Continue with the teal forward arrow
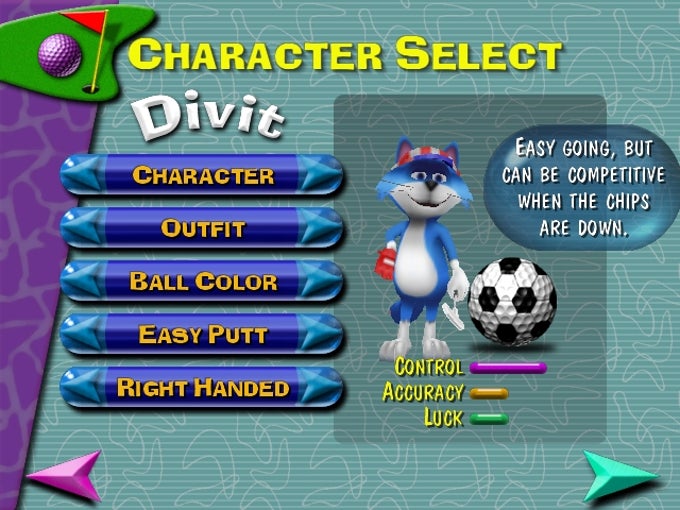Viewport: 680px width, 510px height. coord(619,475)
